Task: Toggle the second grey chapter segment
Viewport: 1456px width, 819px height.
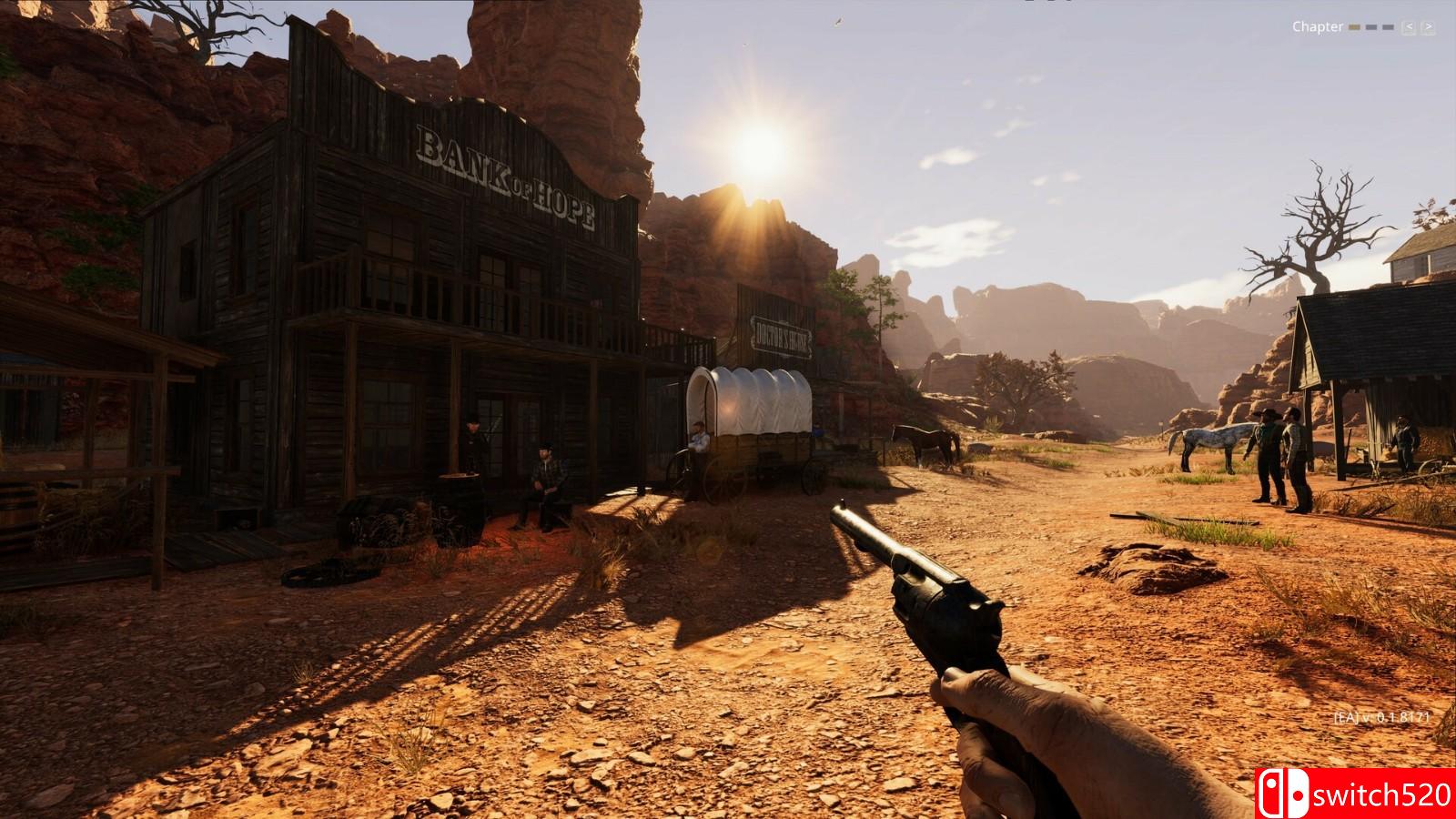Action: [x=1370, y=27]
